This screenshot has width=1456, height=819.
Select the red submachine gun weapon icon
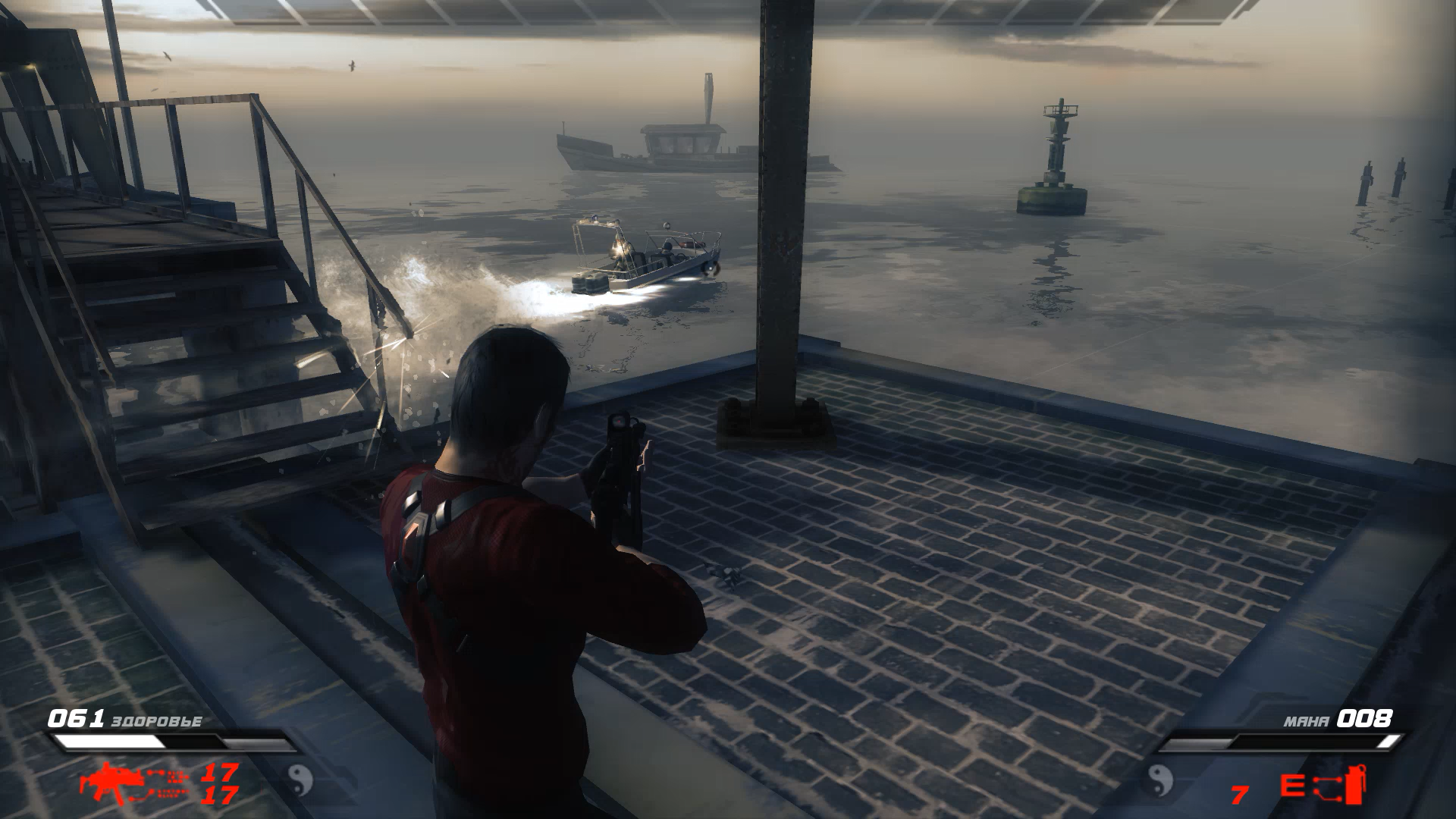tap(106, 780)
